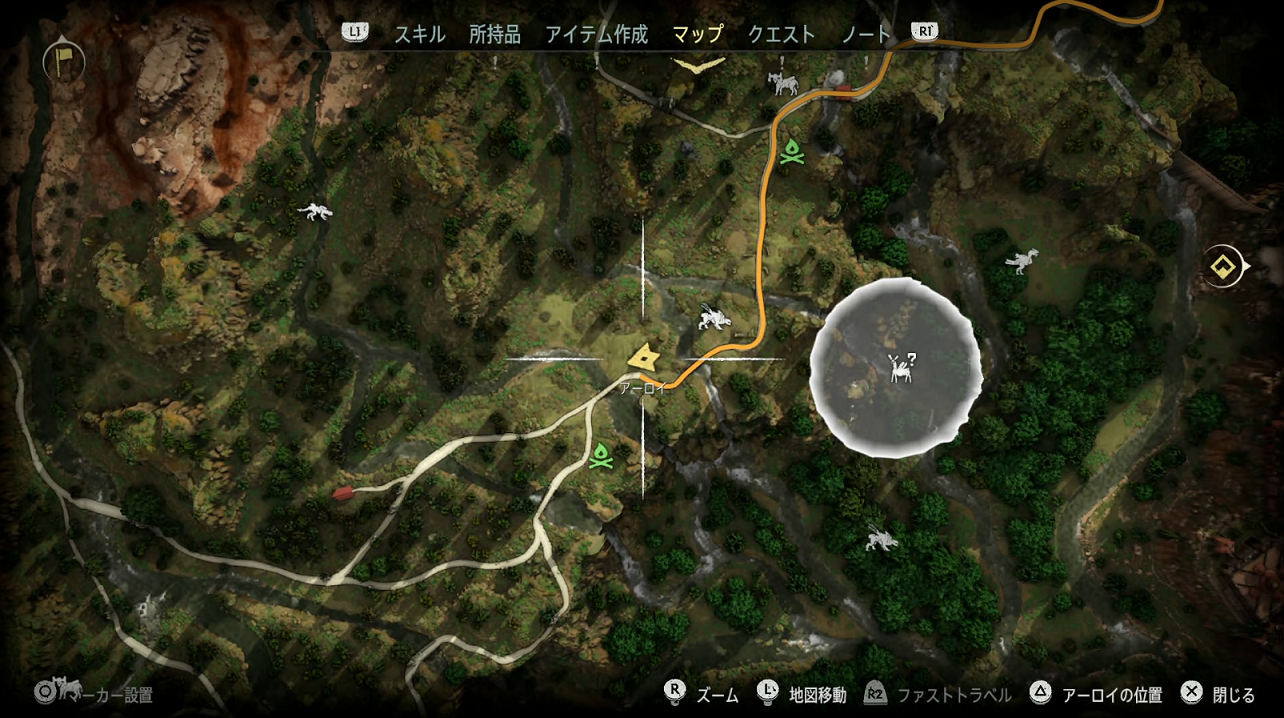Image resolution: width=1284 pixels, height=718 pixels.
Task: Select the undiscovered machine site with question mark
Action: [x=897, y=369]
